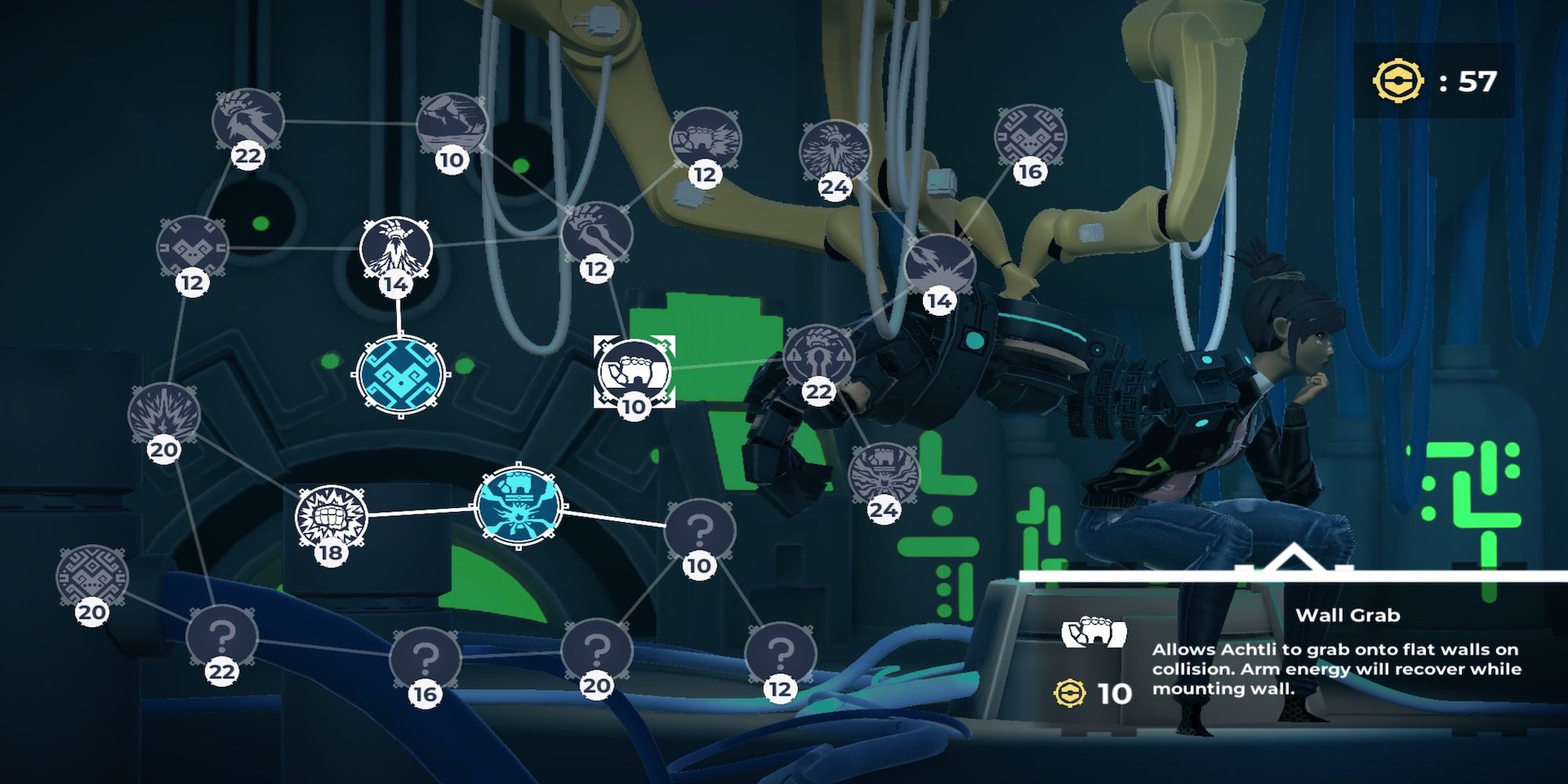Select the phoenix bird skill costing 24
This screenshot has height=784, width=1568.
click(835, 151)
